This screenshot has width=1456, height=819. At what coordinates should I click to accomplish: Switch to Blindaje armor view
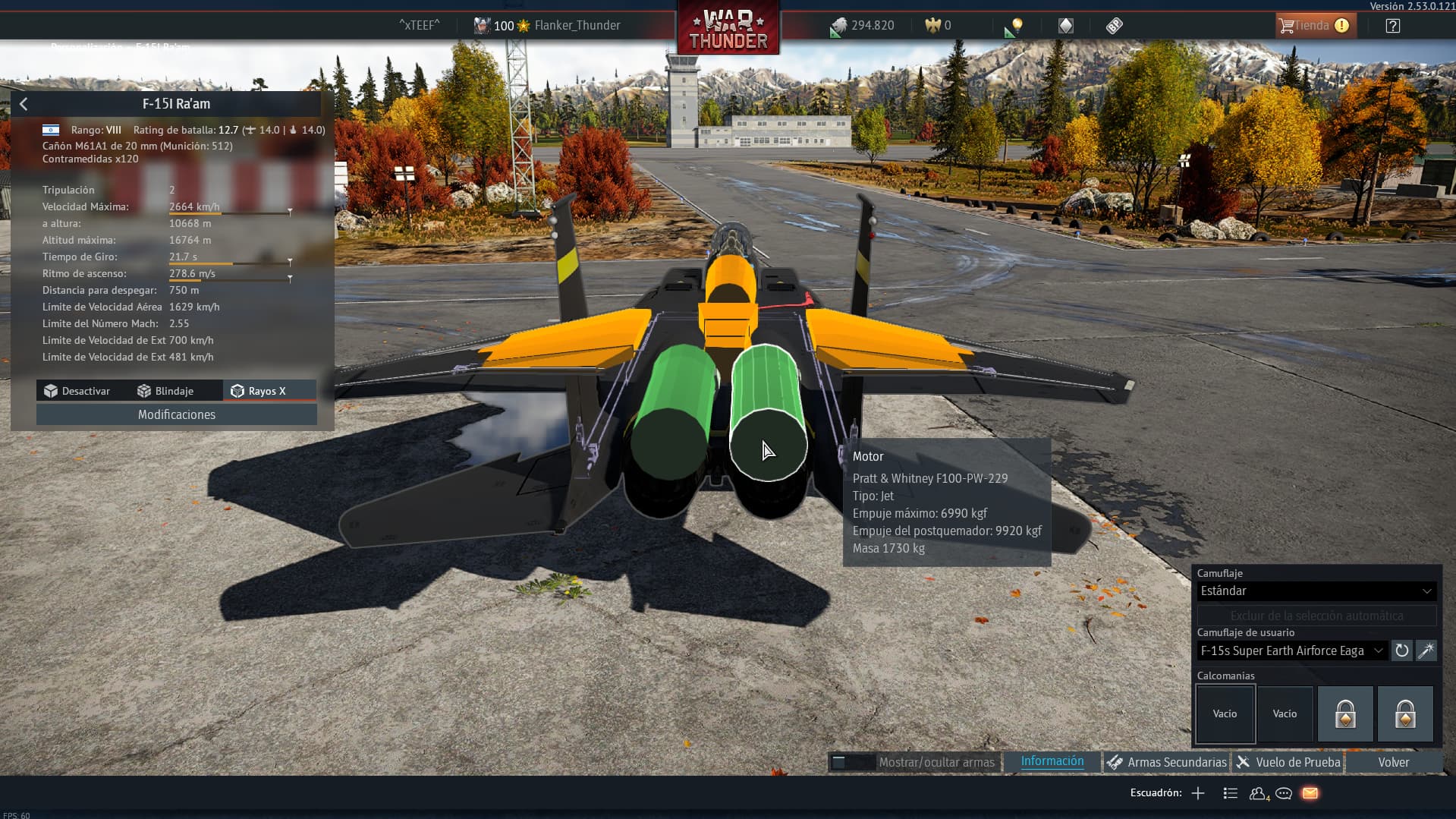pos(165,391)
